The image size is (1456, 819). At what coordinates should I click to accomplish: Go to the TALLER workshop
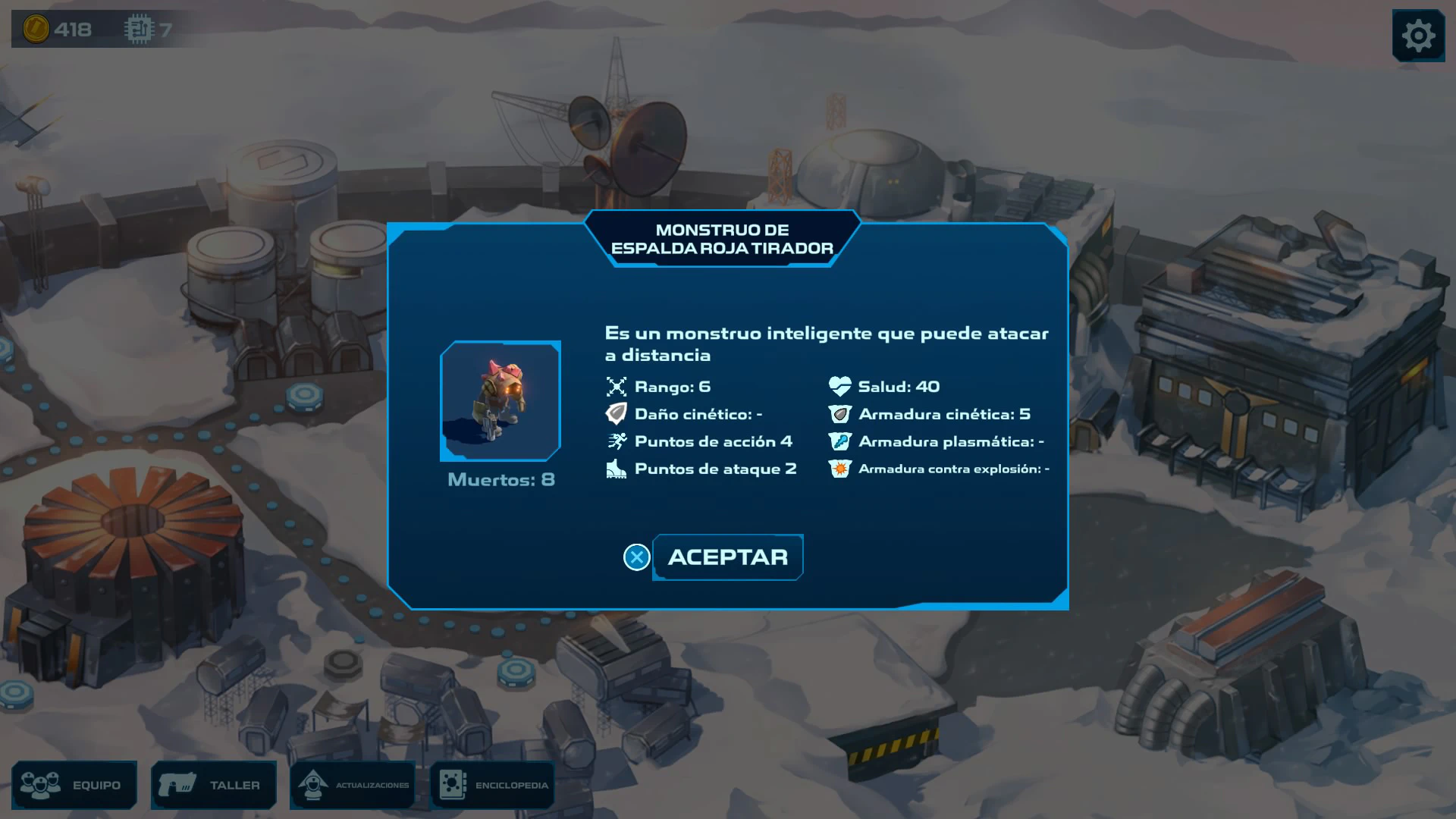point(214,785)
